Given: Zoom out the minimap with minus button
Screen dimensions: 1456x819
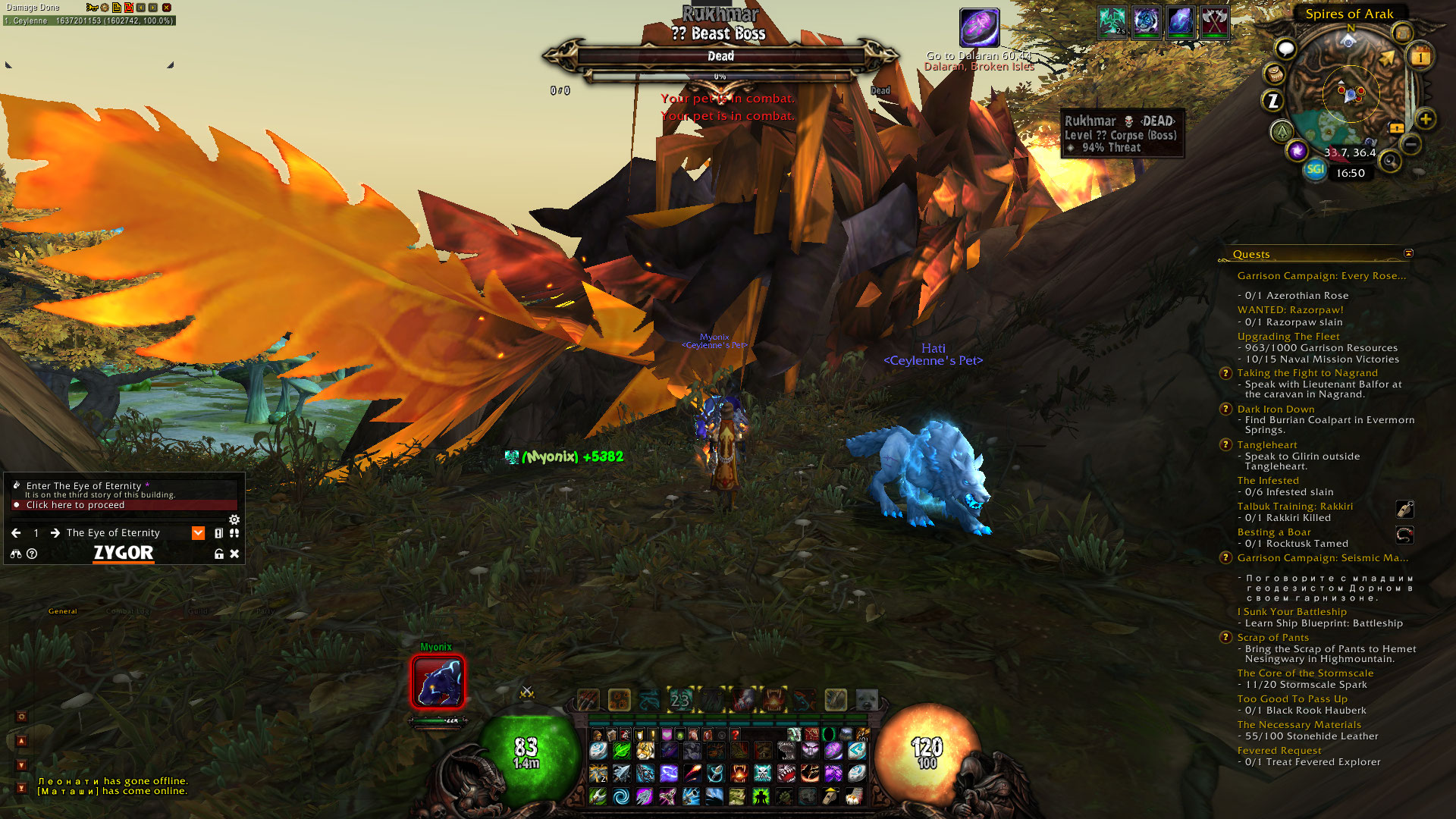Looking at the screenshot, I should 1410,144.
